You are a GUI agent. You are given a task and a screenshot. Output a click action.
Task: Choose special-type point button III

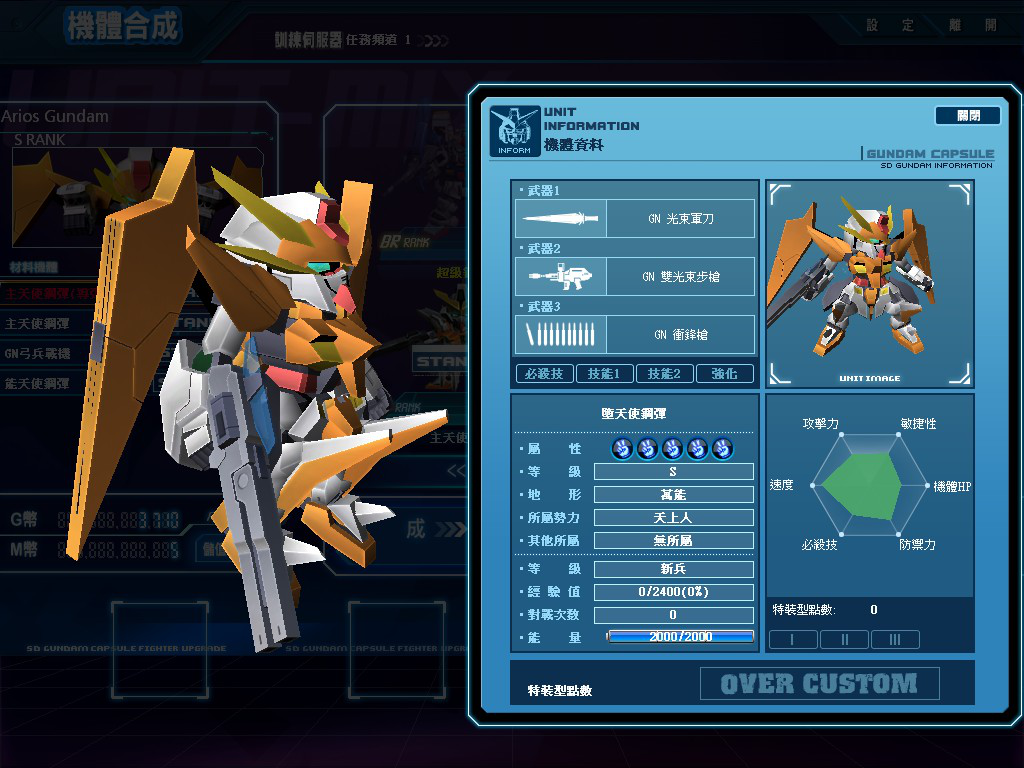[x=895, y=640]
